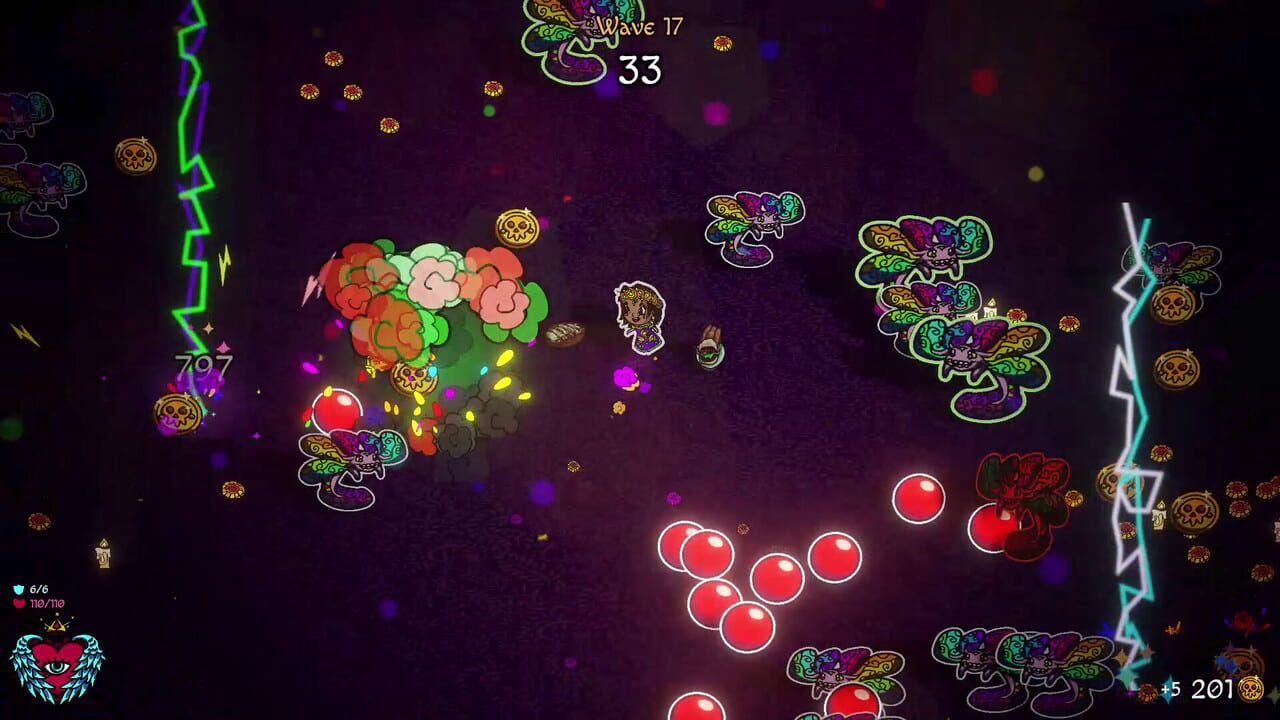The image size is (1280, 720).
Task: Select the pink heart health icon
Action: point(18,603)
